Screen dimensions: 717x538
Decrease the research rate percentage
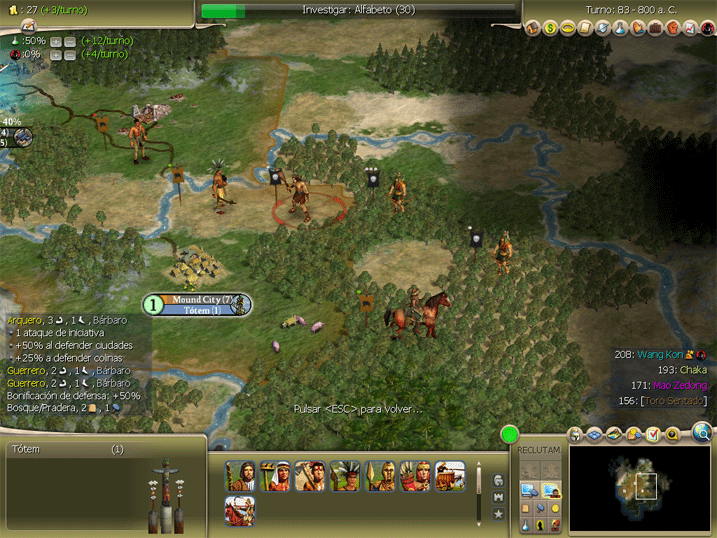70,42
